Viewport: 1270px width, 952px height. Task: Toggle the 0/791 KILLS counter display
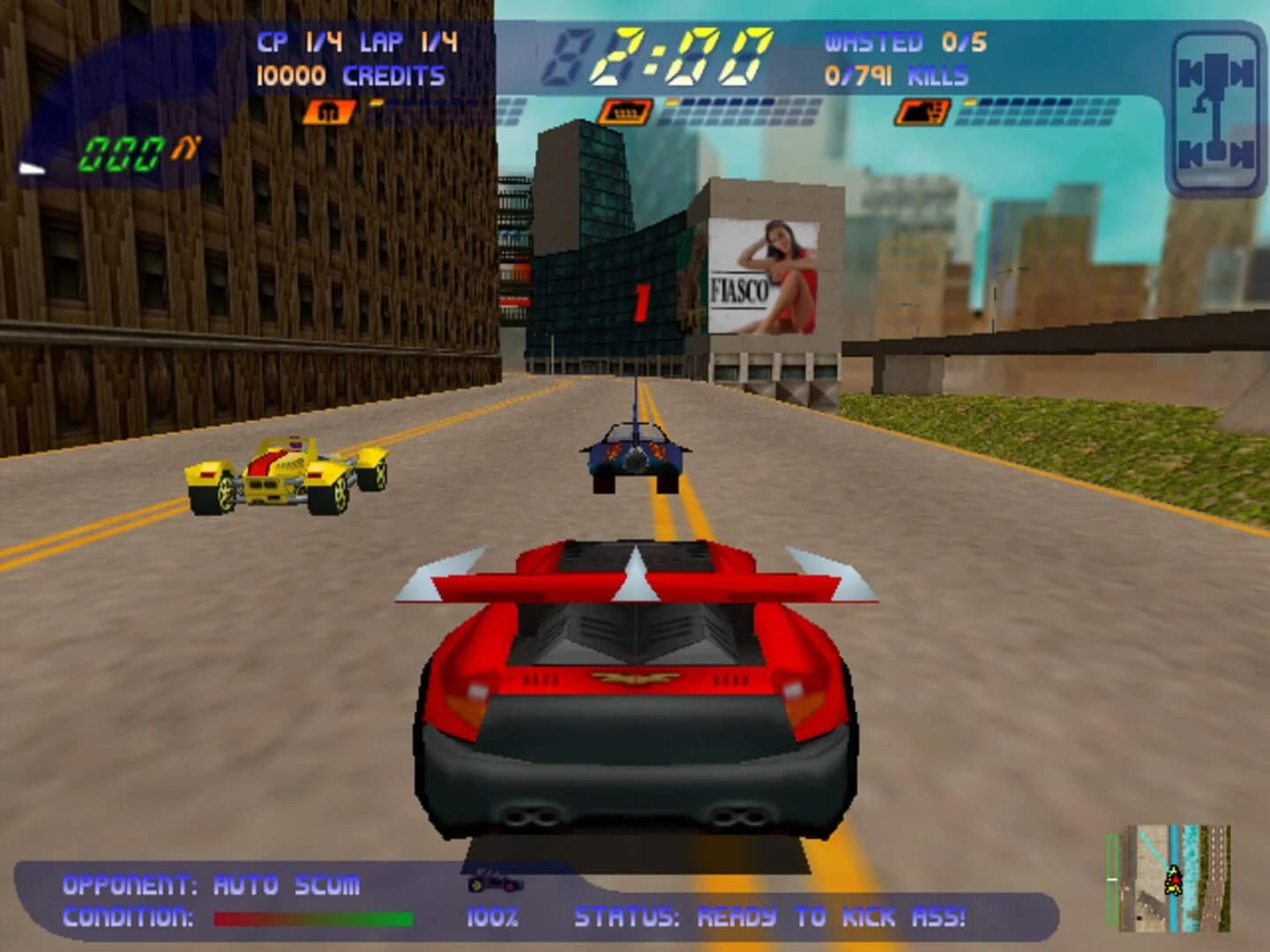(897, 75)
